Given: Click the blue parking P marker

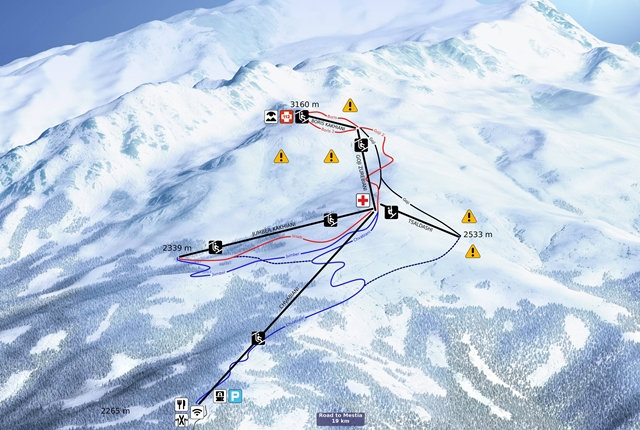Looking at the screenshot, I should pos(235,396).
